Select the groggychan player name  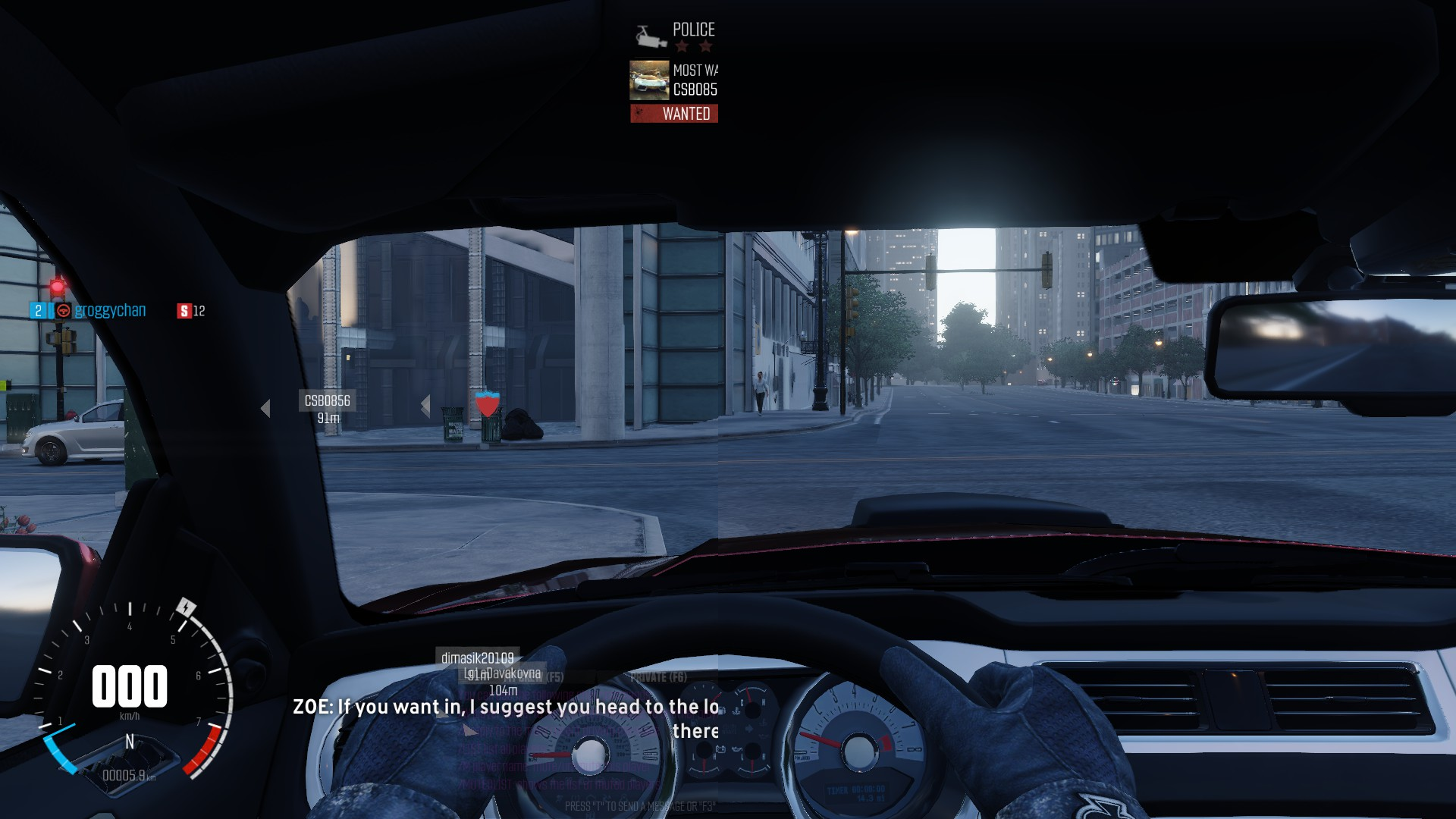pos(110,310)
